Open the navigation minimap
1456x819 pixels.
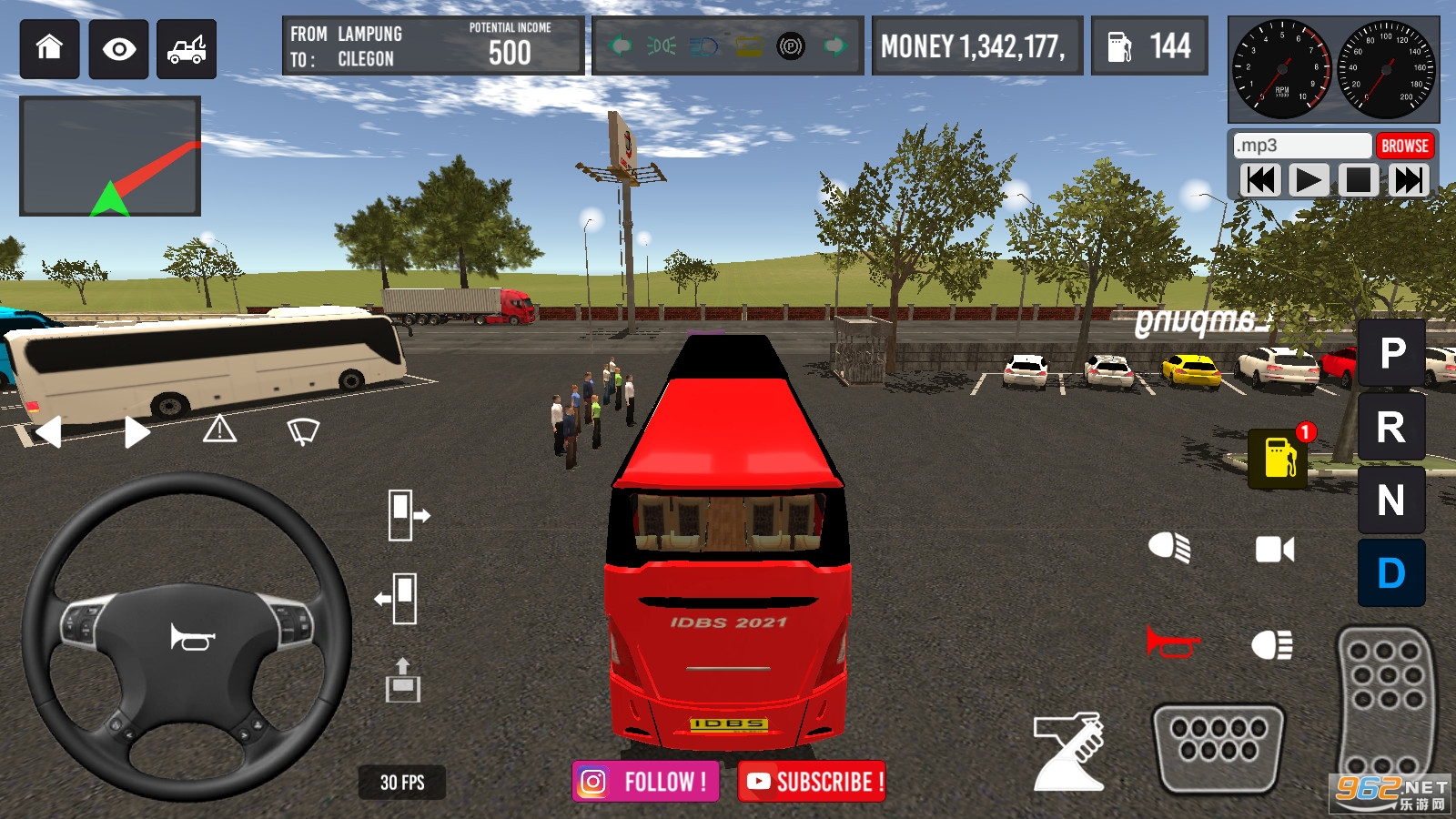[110, 157]
